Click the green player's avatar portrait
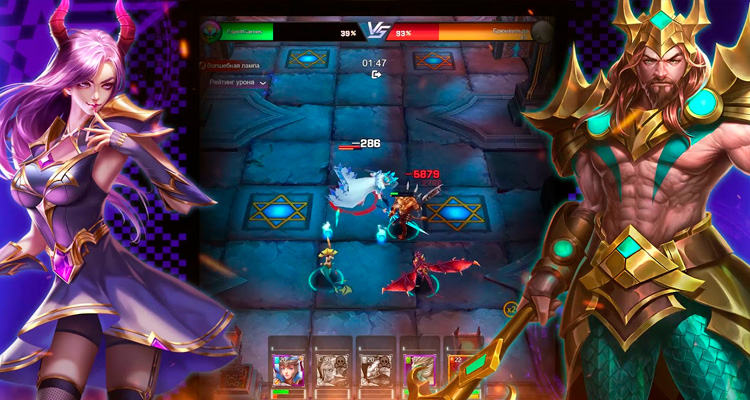This screenshot has height=400, width=750. 207,33
